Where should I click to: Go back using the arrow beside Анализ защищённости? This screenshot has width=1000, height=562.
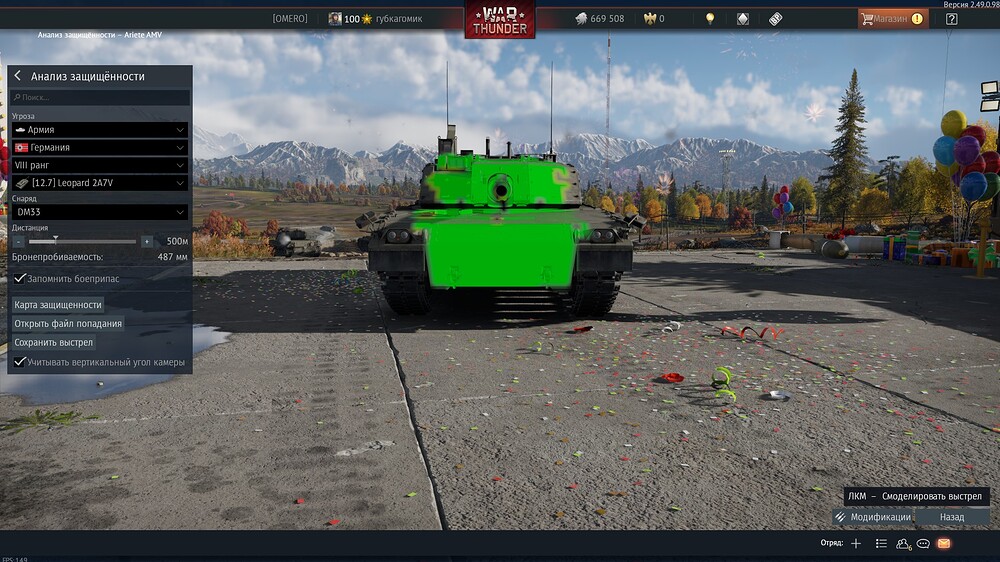pos(18,76)
